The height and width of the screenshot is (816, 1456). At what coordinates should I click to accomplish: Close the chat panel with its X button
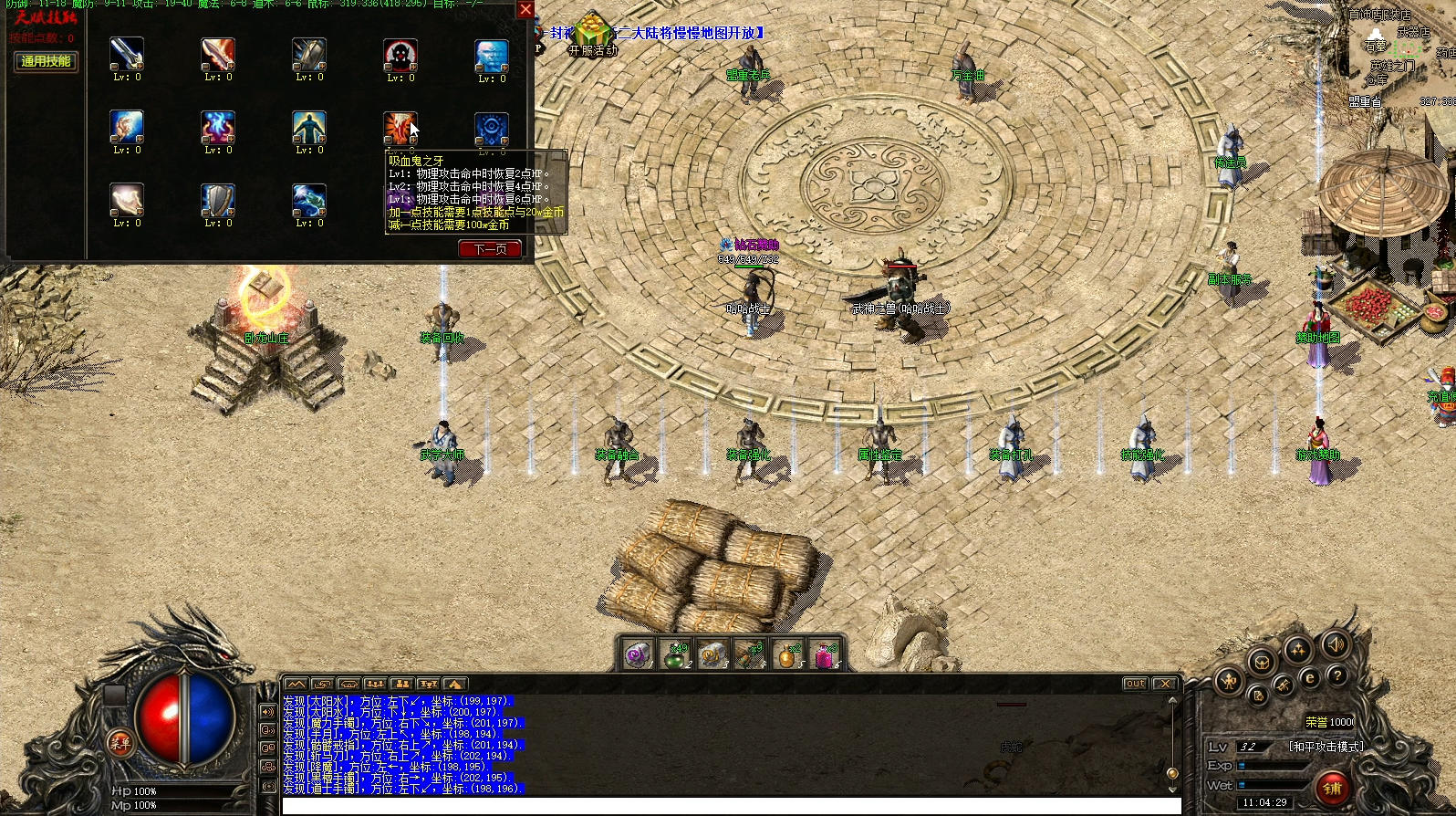[x=1165, y=684]
